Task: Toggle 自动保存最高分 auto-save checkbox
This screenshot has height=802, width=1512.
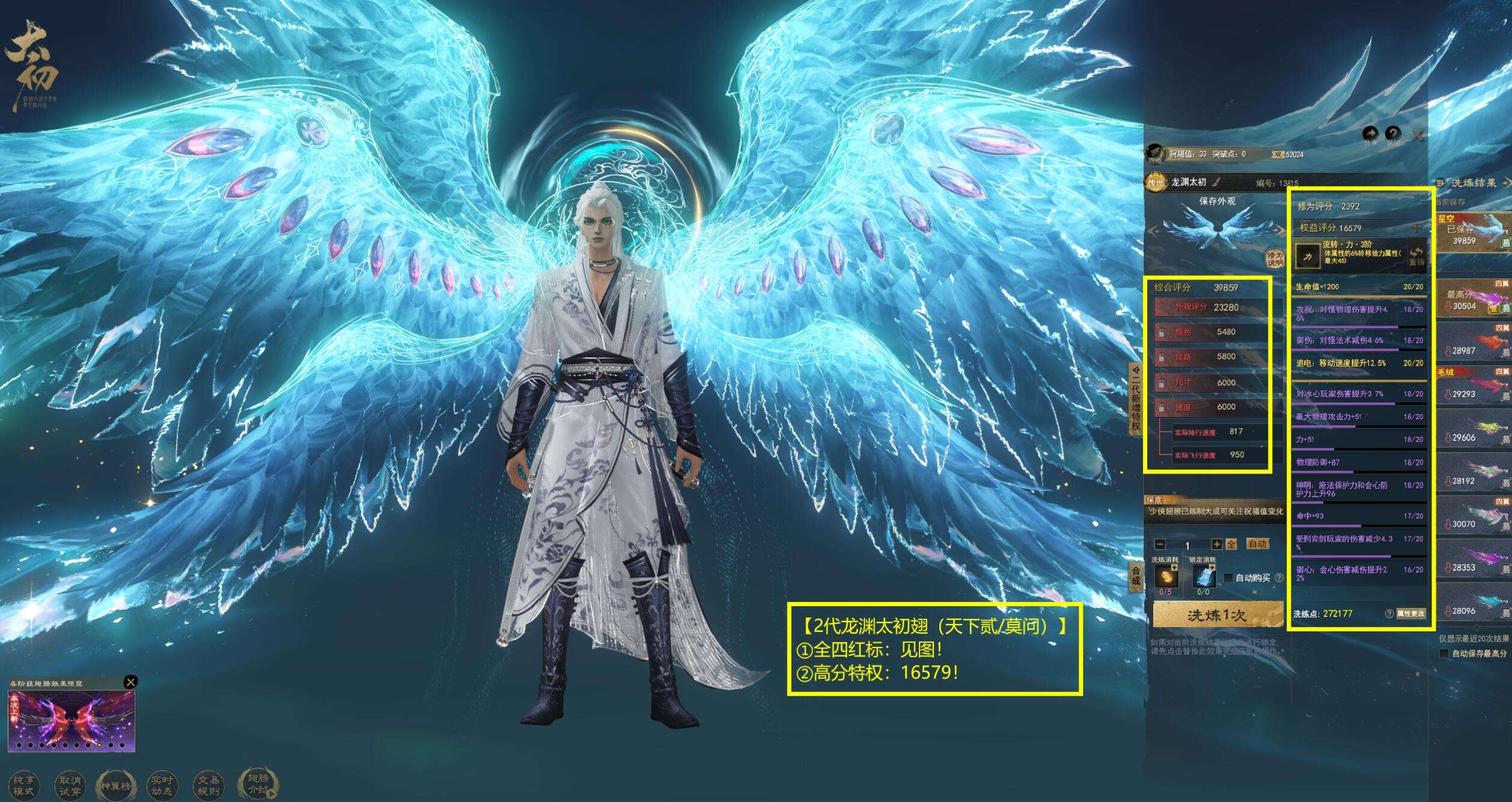Action: pos(1443,654)
